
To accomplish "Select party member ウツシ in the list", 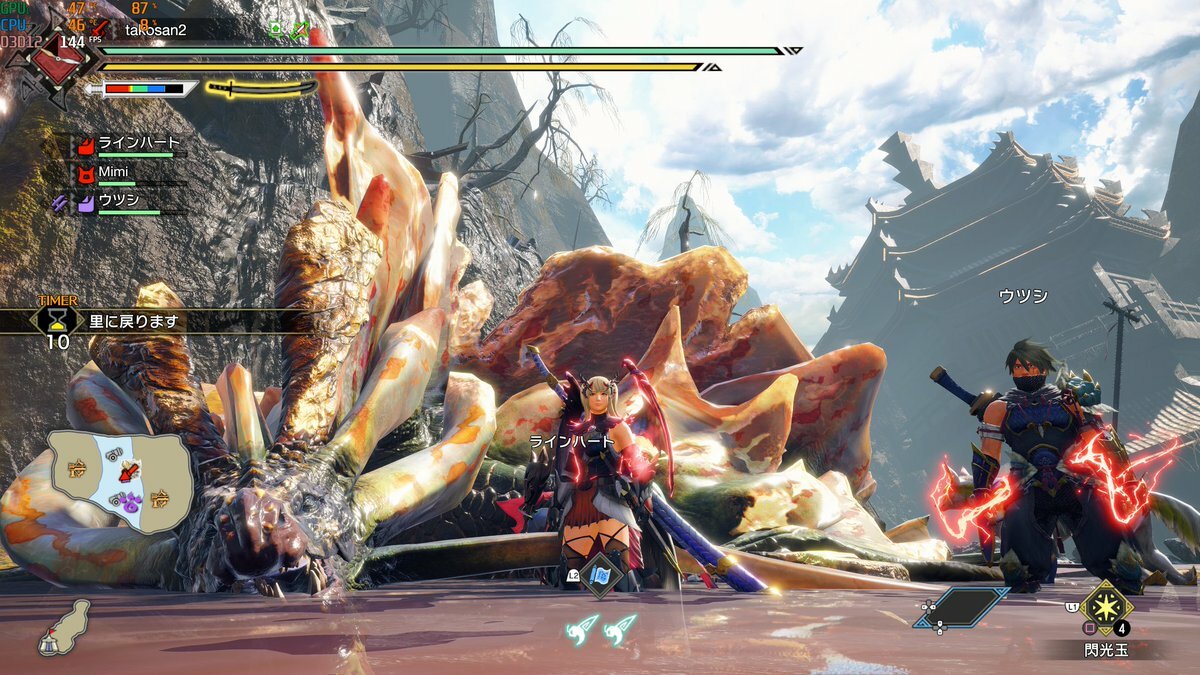I will click(x=117, y=202).
